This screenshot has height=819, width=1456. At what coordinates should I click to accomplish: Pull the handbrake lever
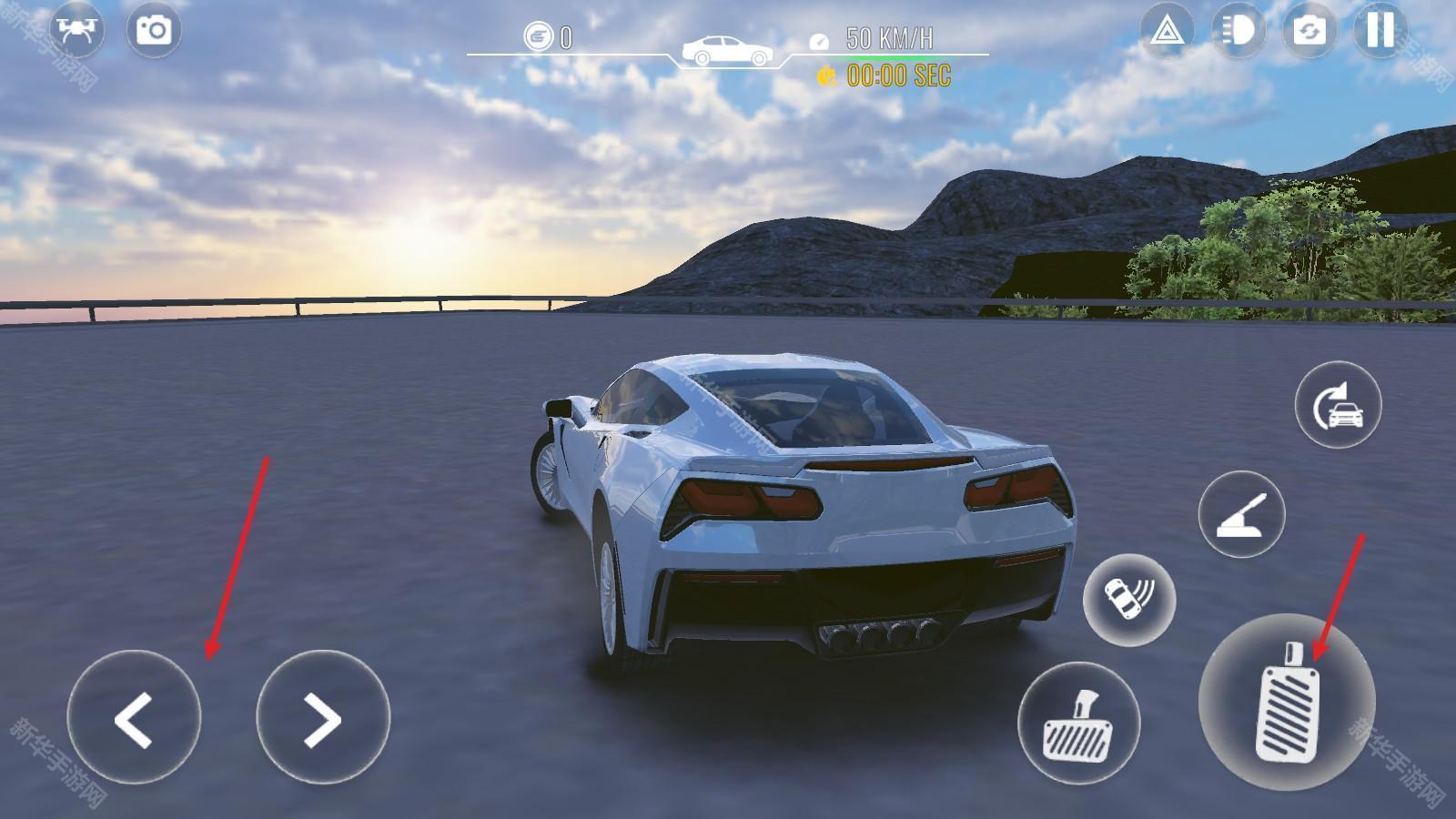(1241, 514)
